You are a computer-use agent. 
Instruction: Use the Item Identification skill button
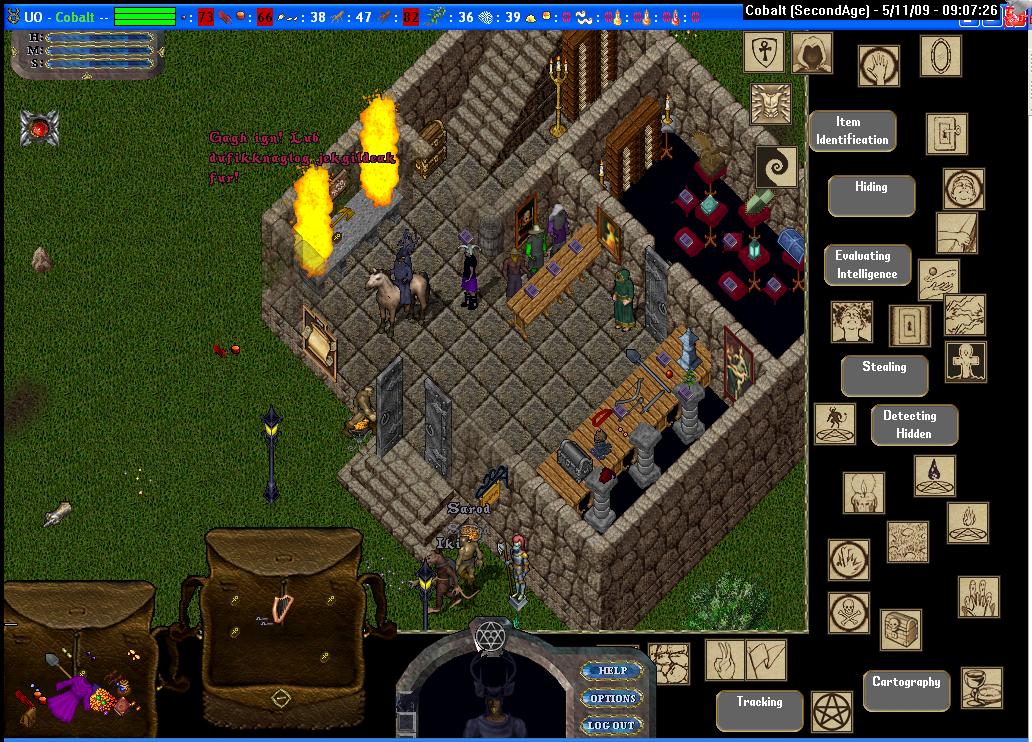point(851,131)
